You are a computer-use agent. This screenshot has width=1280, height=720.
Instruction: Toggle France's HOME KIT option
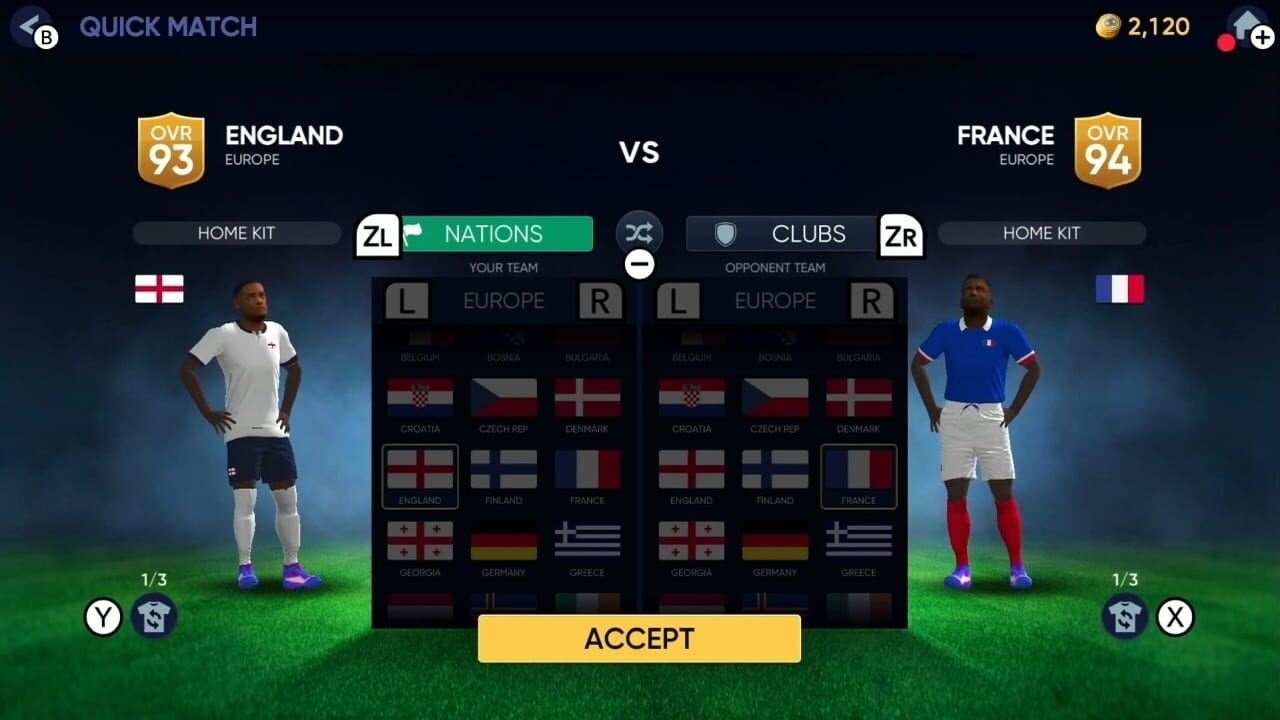coord(1041,232)
